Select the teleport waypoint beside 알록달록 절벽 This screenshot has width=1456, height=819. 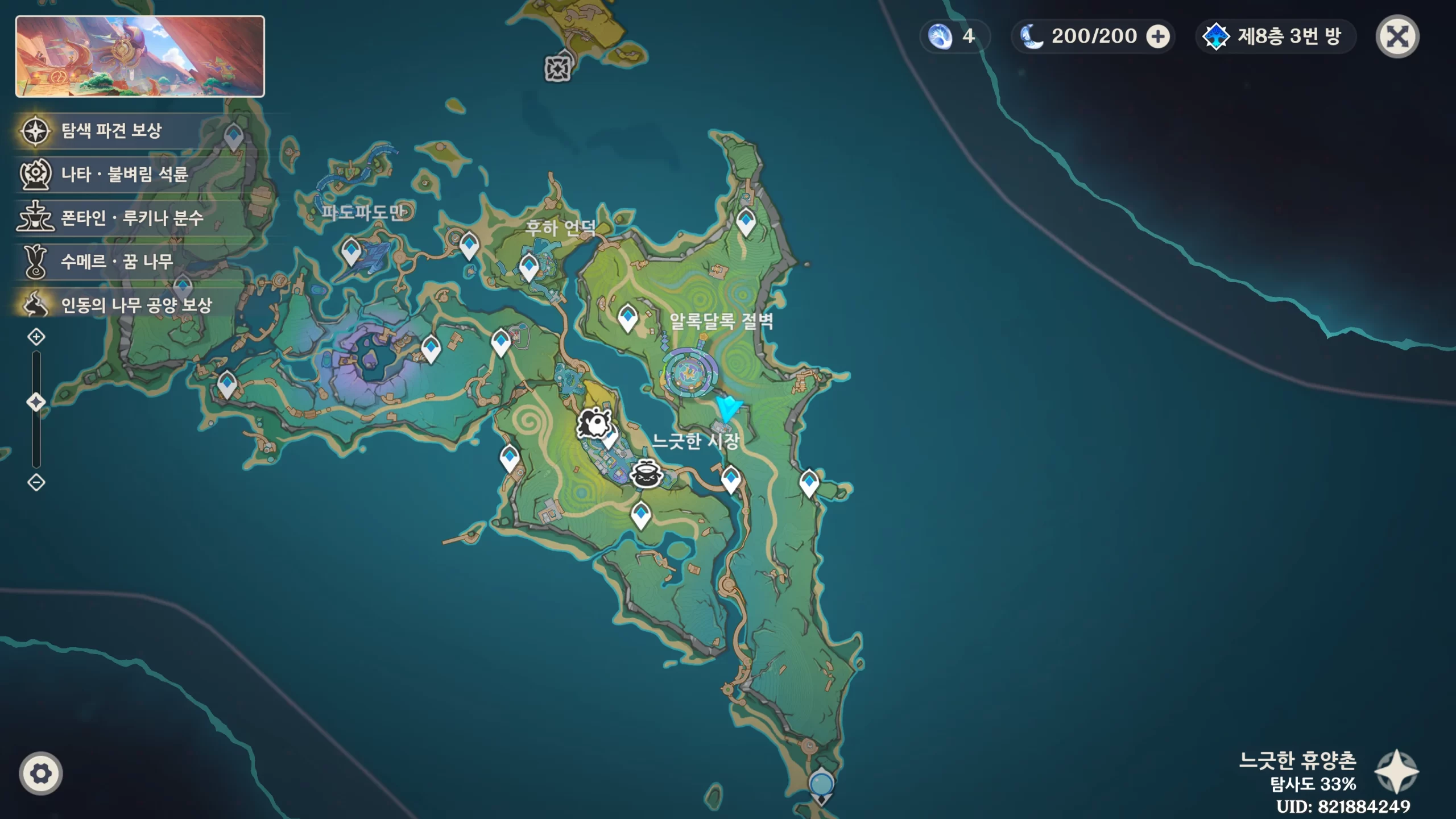point(627,316)
